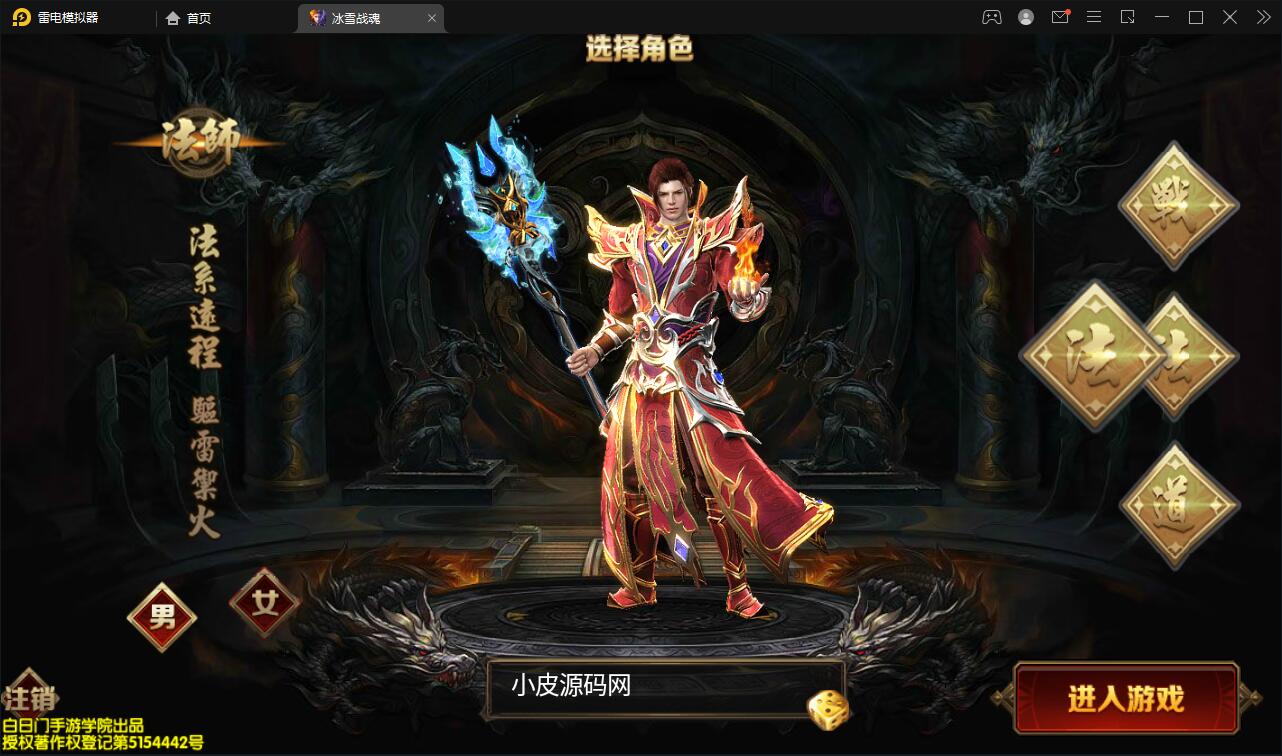Open the LDPlayer game center icon
The image size is (1282, 756).
pos(991,17)
